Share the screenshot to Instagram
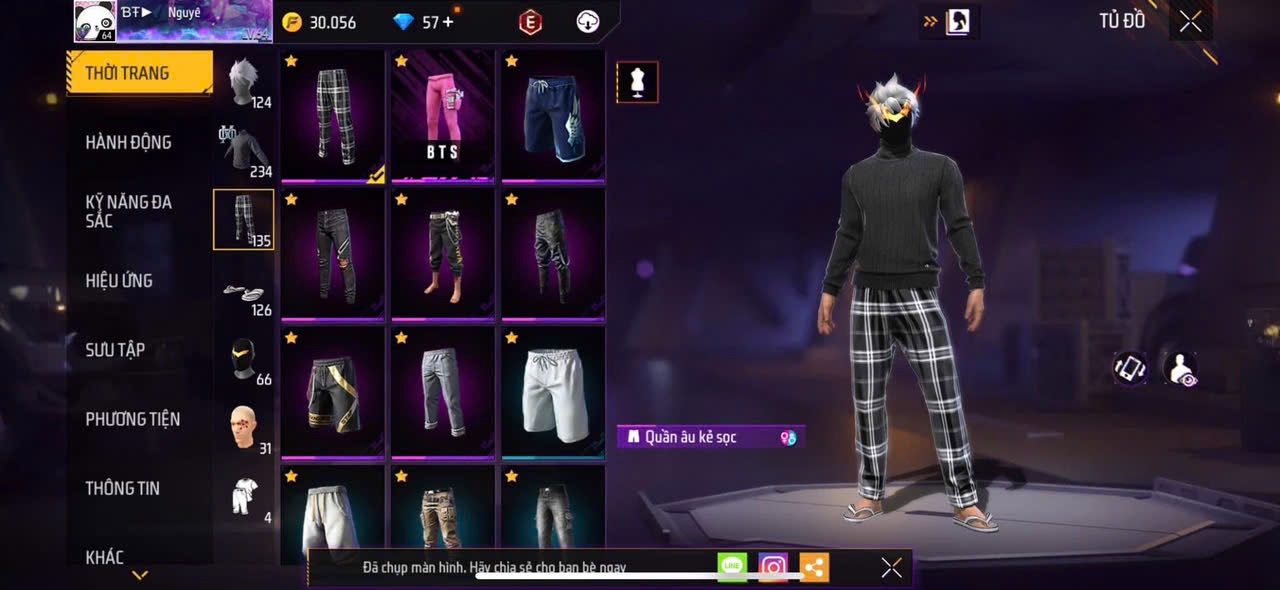This screenshot has width=1280, height=590. pyautogui.click(x=773, y=568)
